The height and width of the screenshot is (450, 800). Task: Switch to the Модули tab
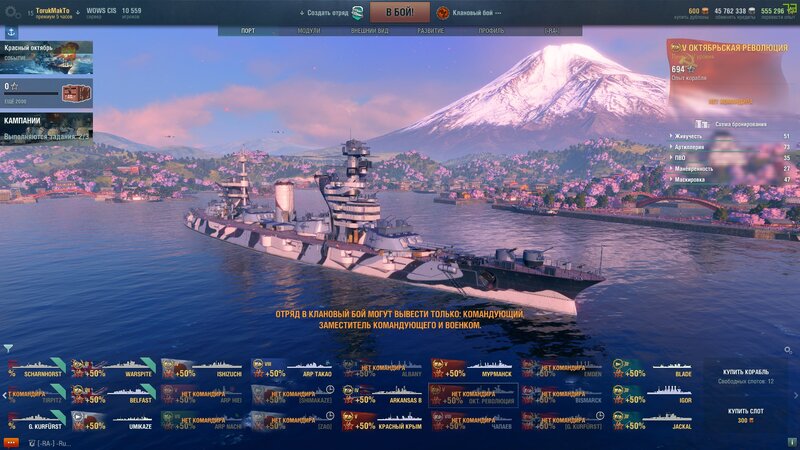pyautogui.click(x=309, y=31)
